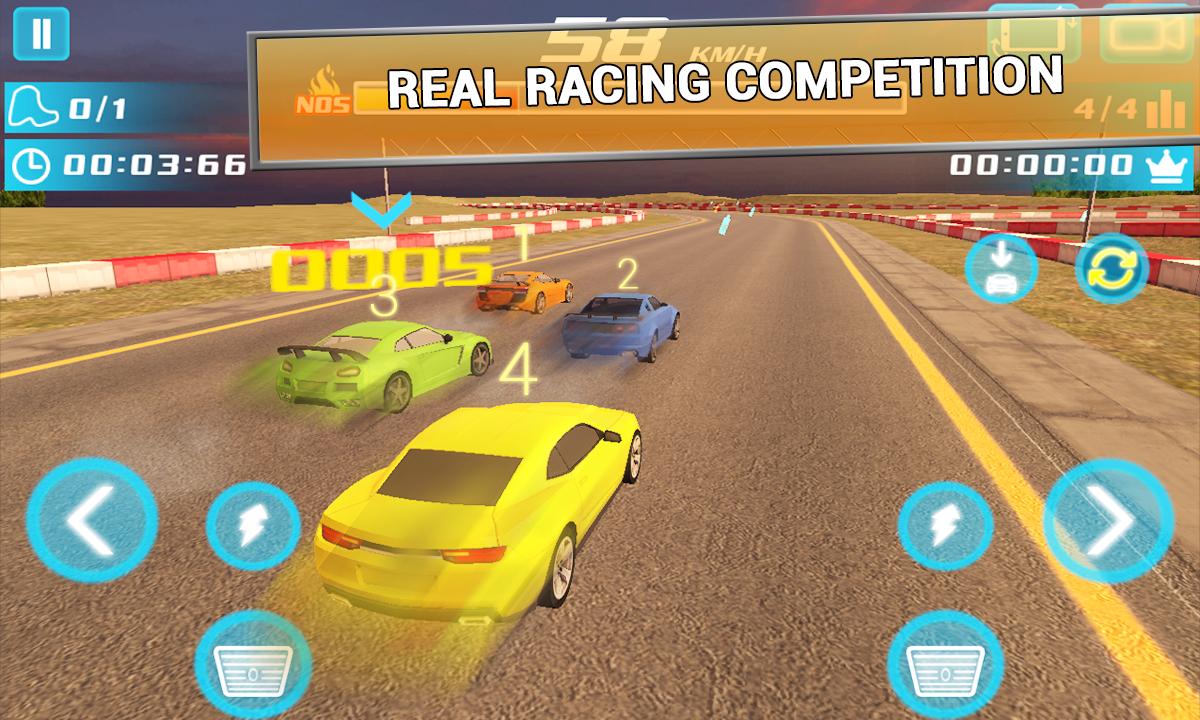
Task: Activate the lightning boost beside the left arrow
Action: tap(253, 525)
